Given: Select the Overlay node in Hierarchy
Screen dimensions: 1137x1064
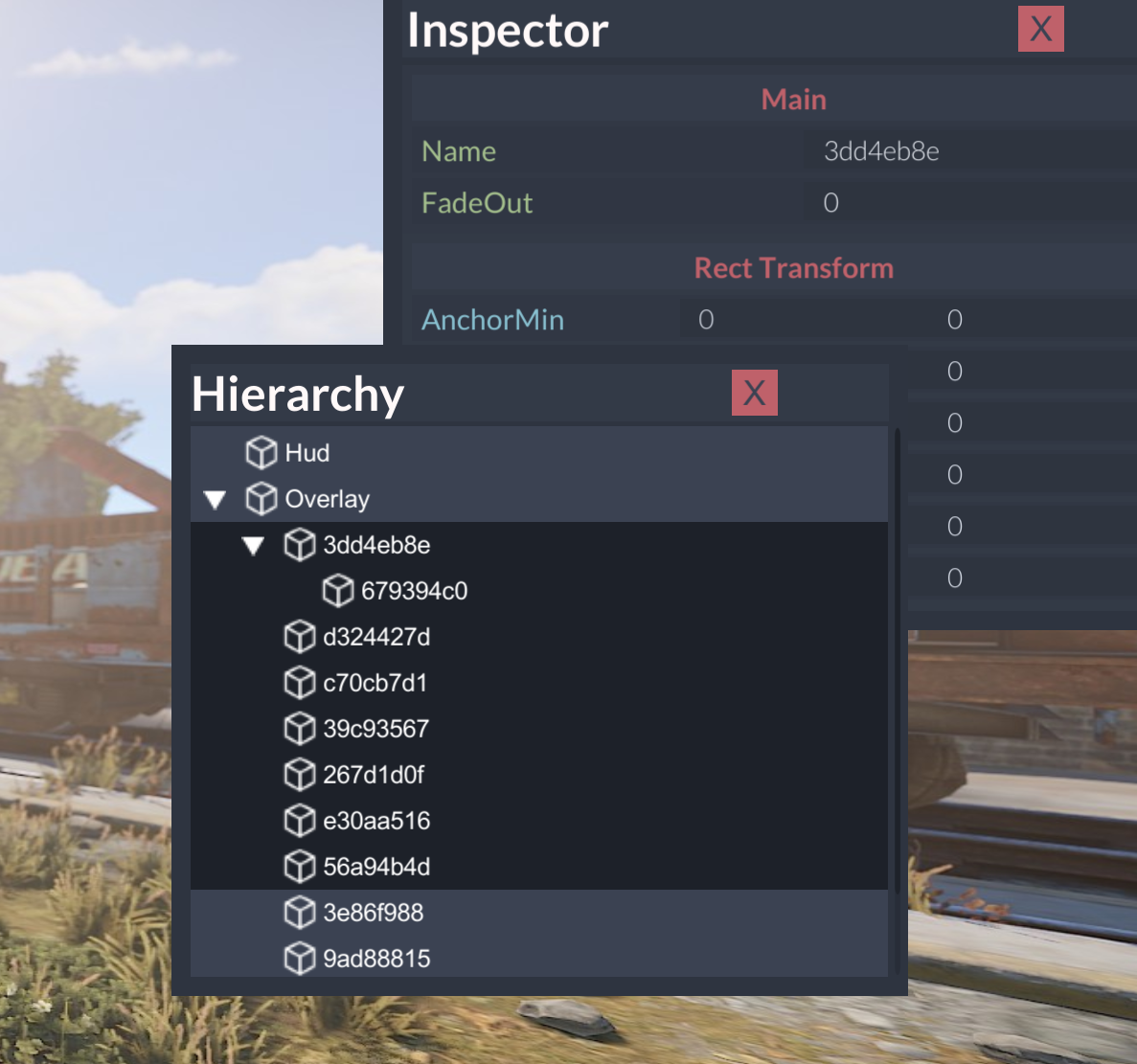Looking at the screenshot, I should tap(327, 499).
